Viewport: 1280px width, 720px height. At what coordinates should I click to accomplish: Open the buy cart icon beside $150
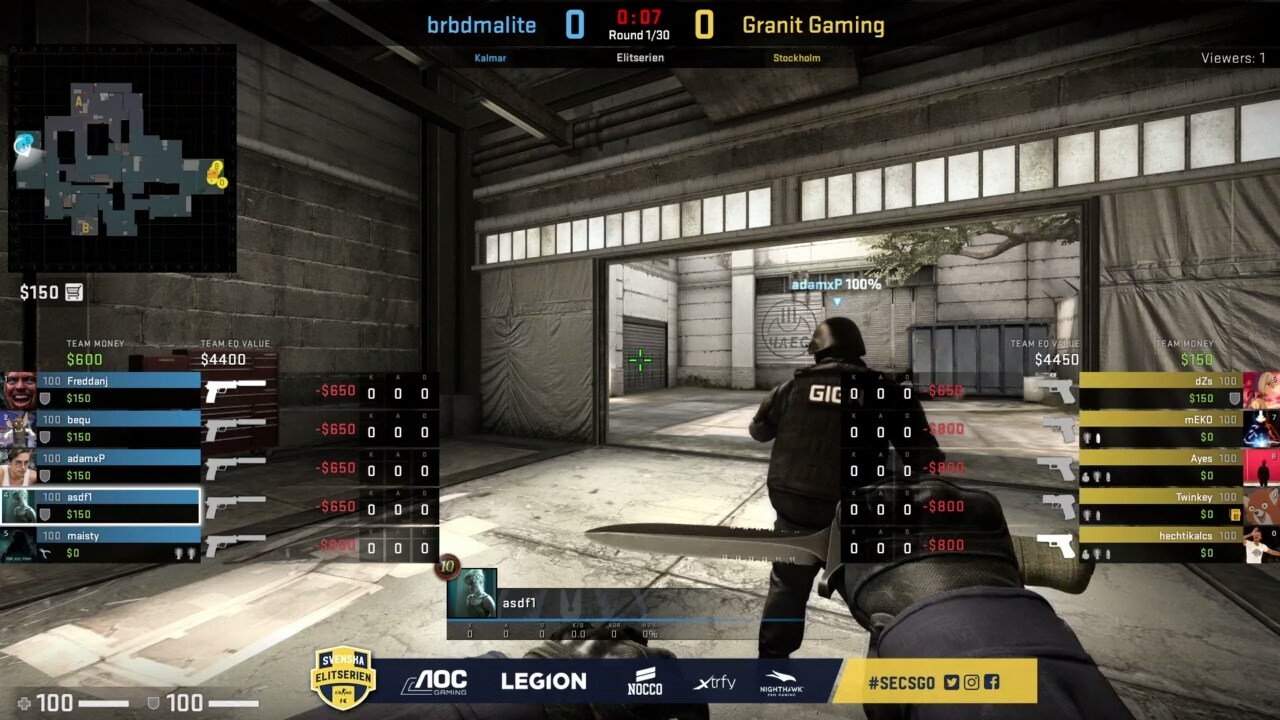pyautogui.click(x=74, y=293)
